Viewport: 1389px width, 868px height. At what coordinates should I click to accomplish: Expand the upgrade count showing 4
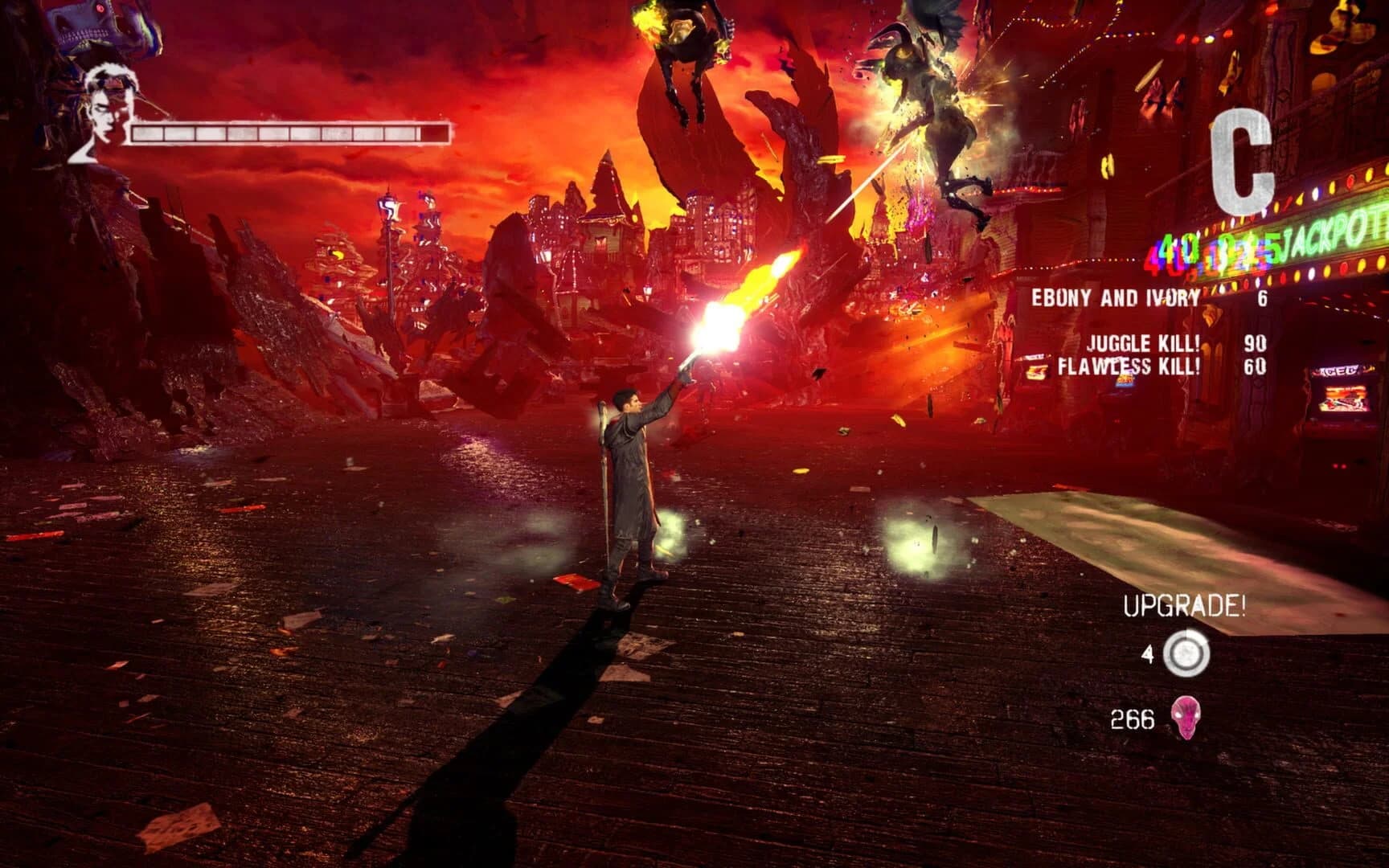click(x=1150, y=653)
